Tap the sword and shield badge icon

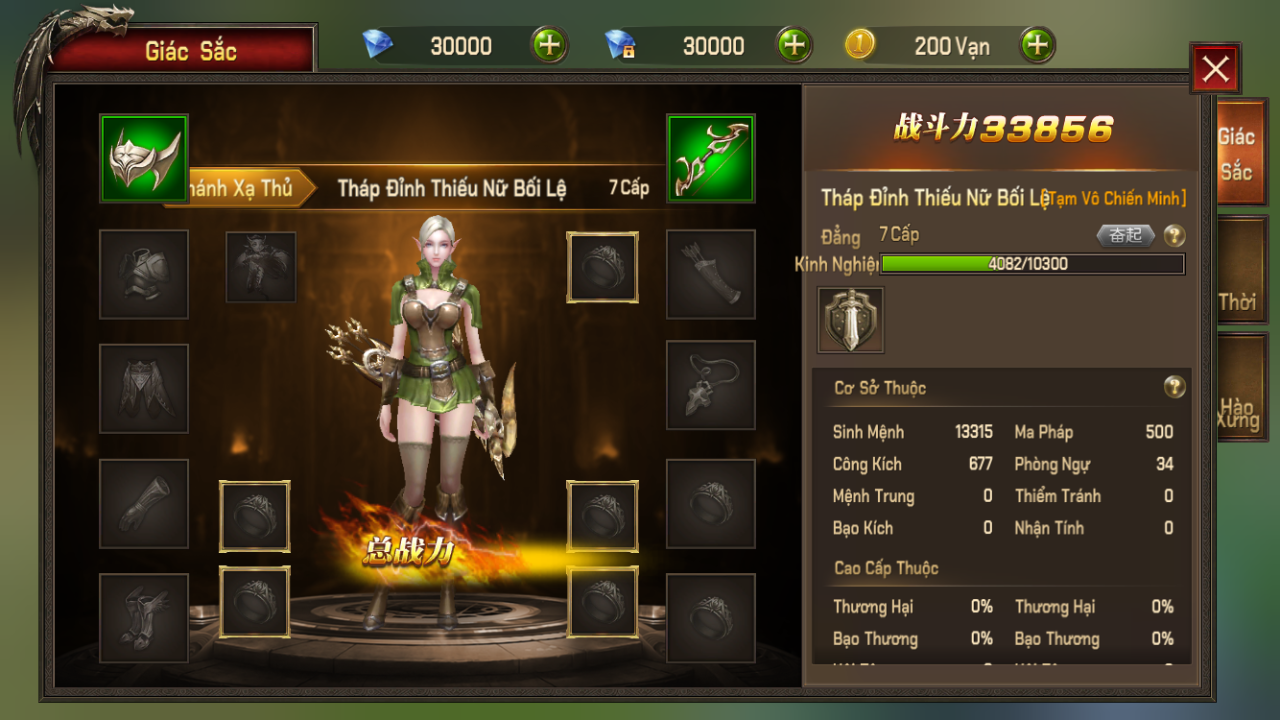(850, 320)
